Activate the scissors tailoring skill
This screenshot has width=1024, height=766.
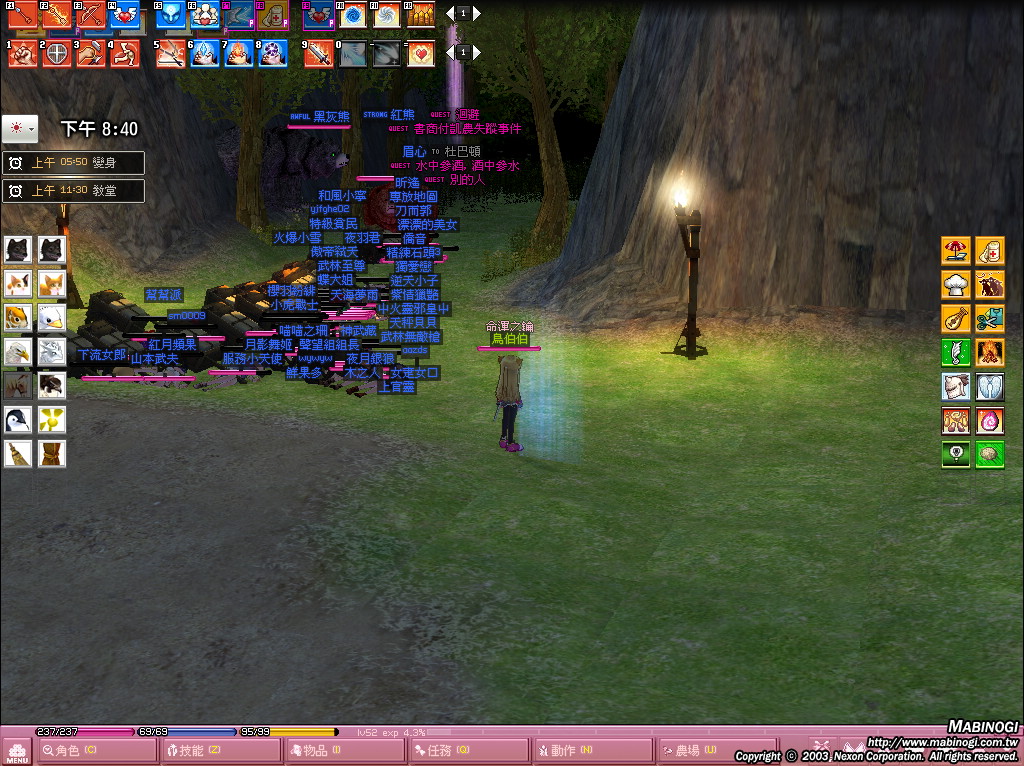pyautogui.click(x=990, y=319)
